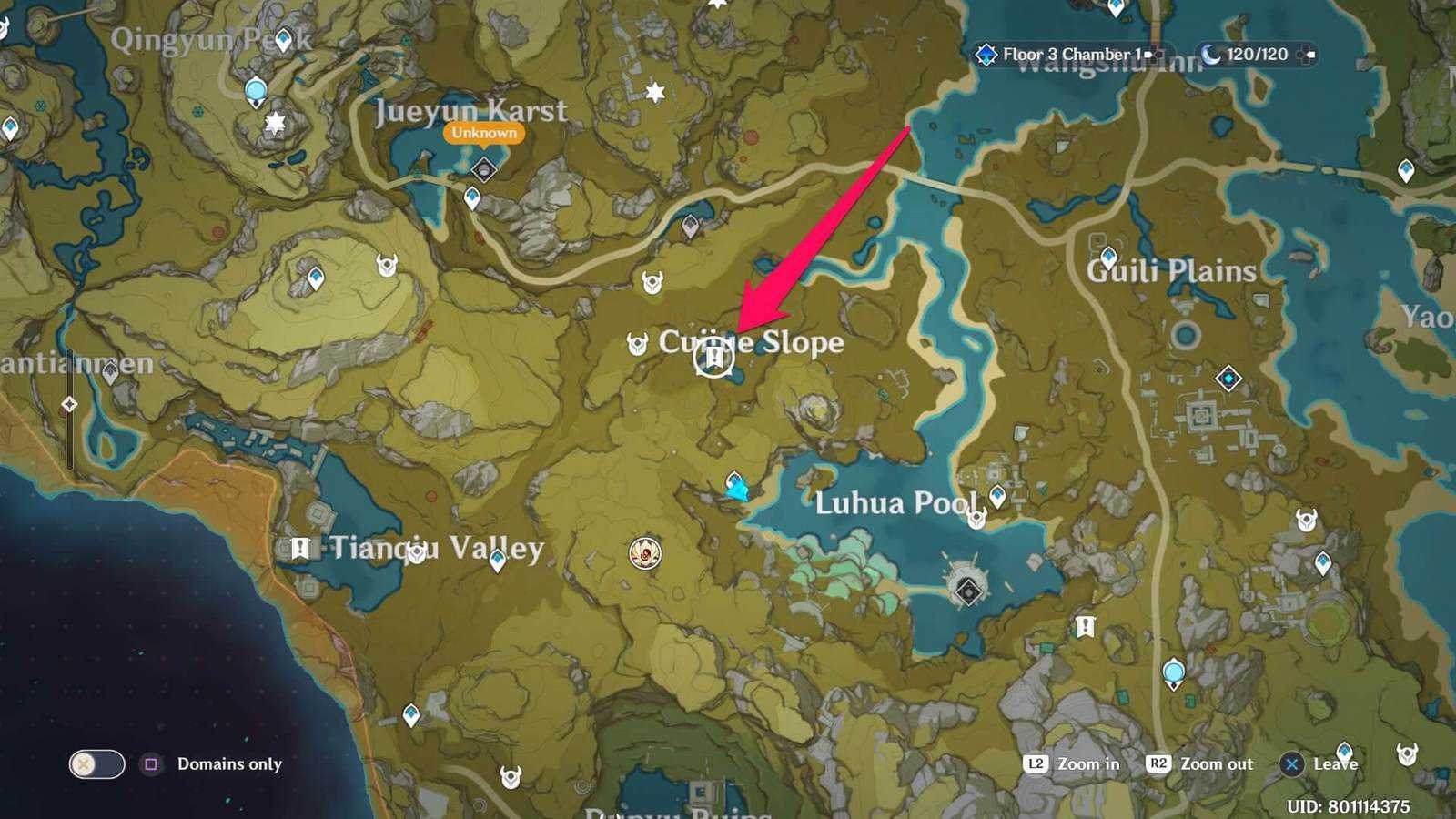Select the Statue of the Seven near Qingyun Peak
Image resolution: width=1456 pixels, height=819 pixels.
(257, 92)
